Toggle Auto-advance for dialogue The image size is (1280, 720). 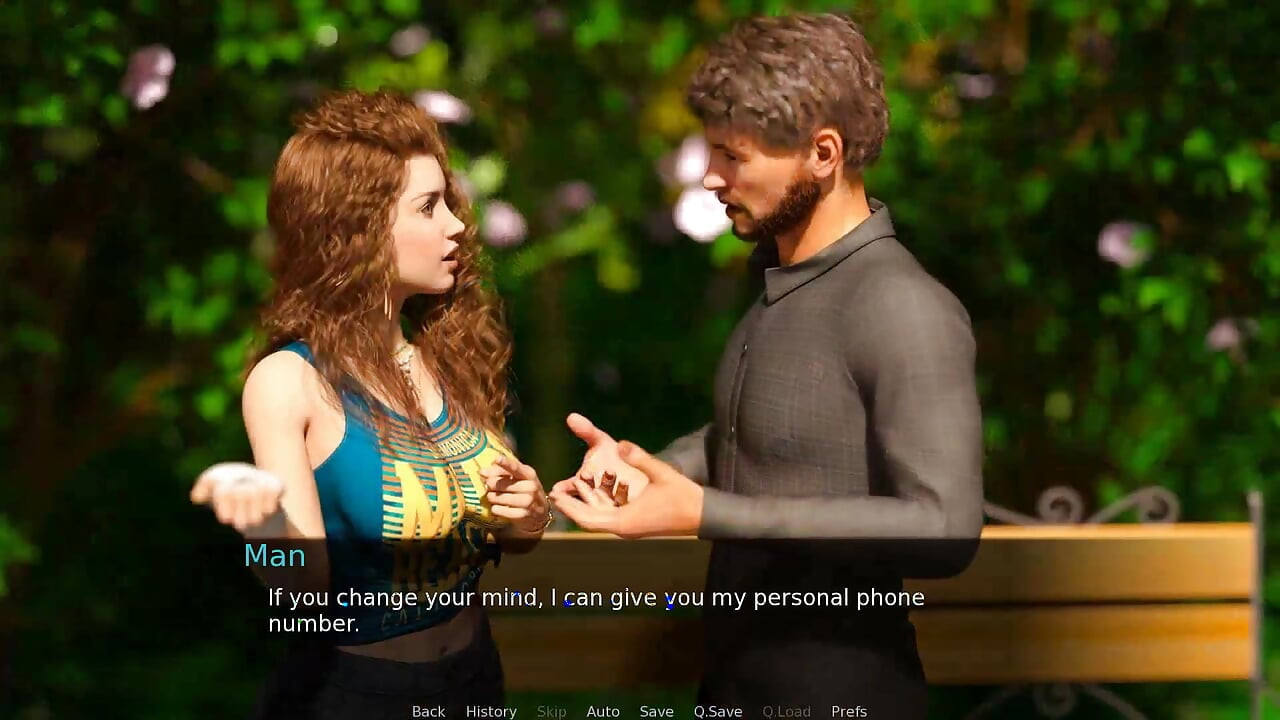pyautogui.click(x=603, y=711)
